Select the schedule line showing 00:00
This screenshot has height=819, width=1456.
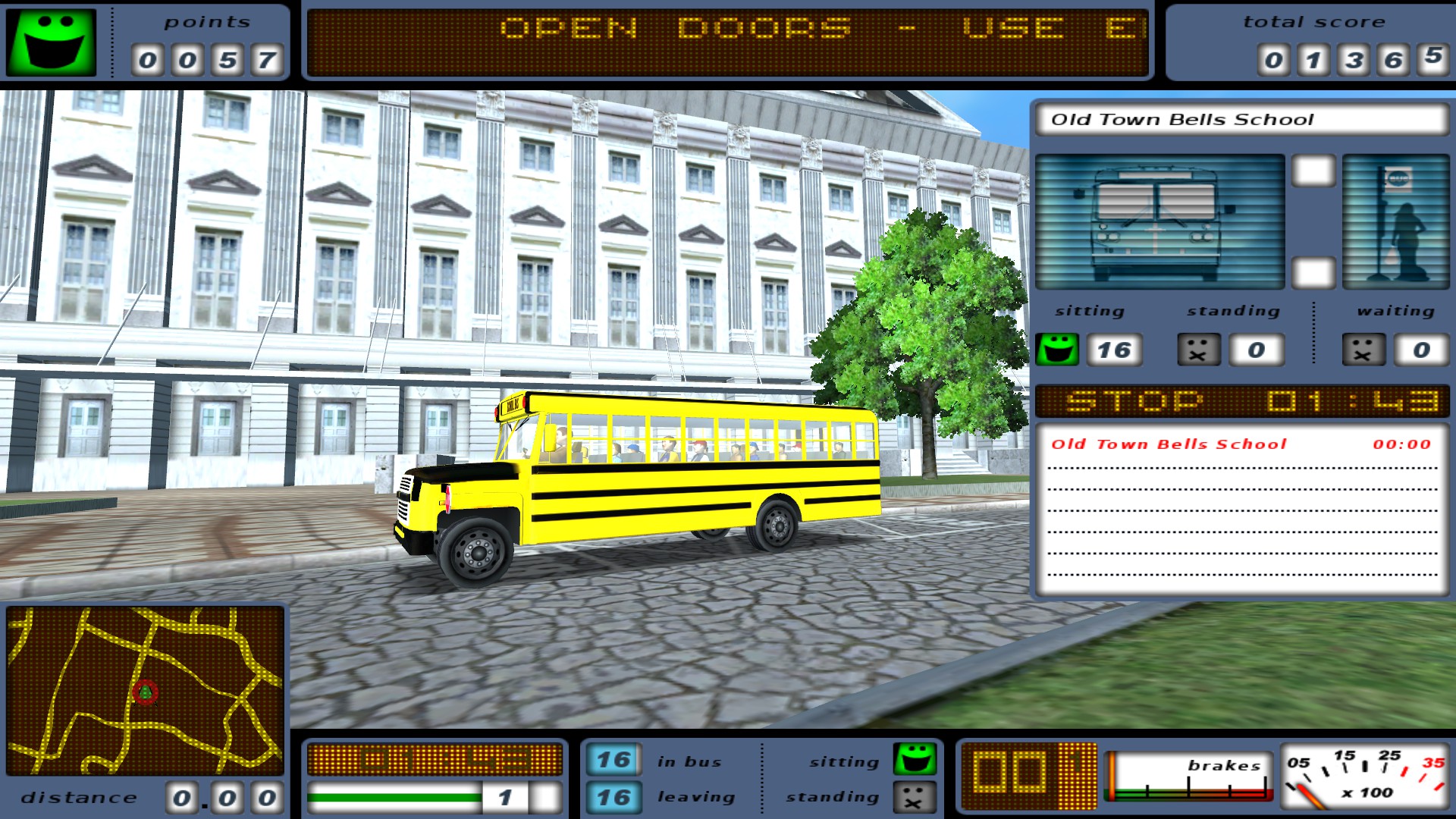click(1236, 444)
